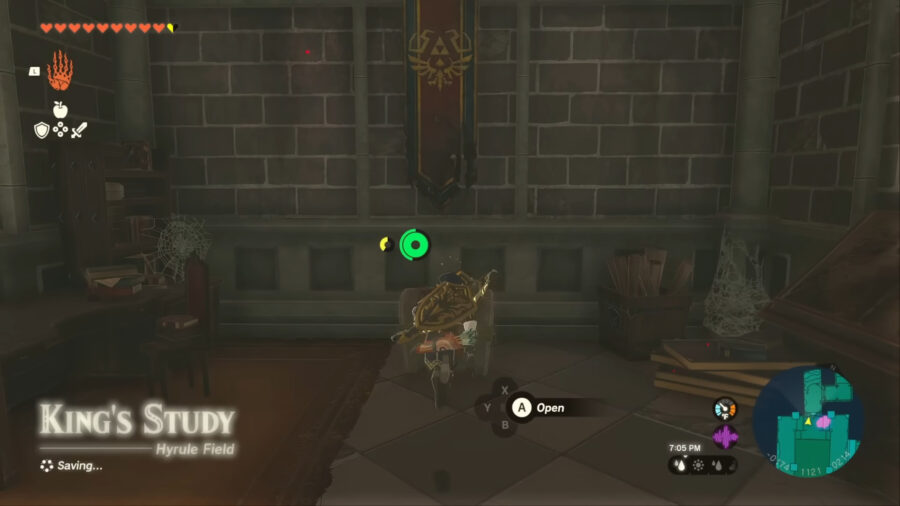Select the rain weather forecast icon

[x=681, y=465]
